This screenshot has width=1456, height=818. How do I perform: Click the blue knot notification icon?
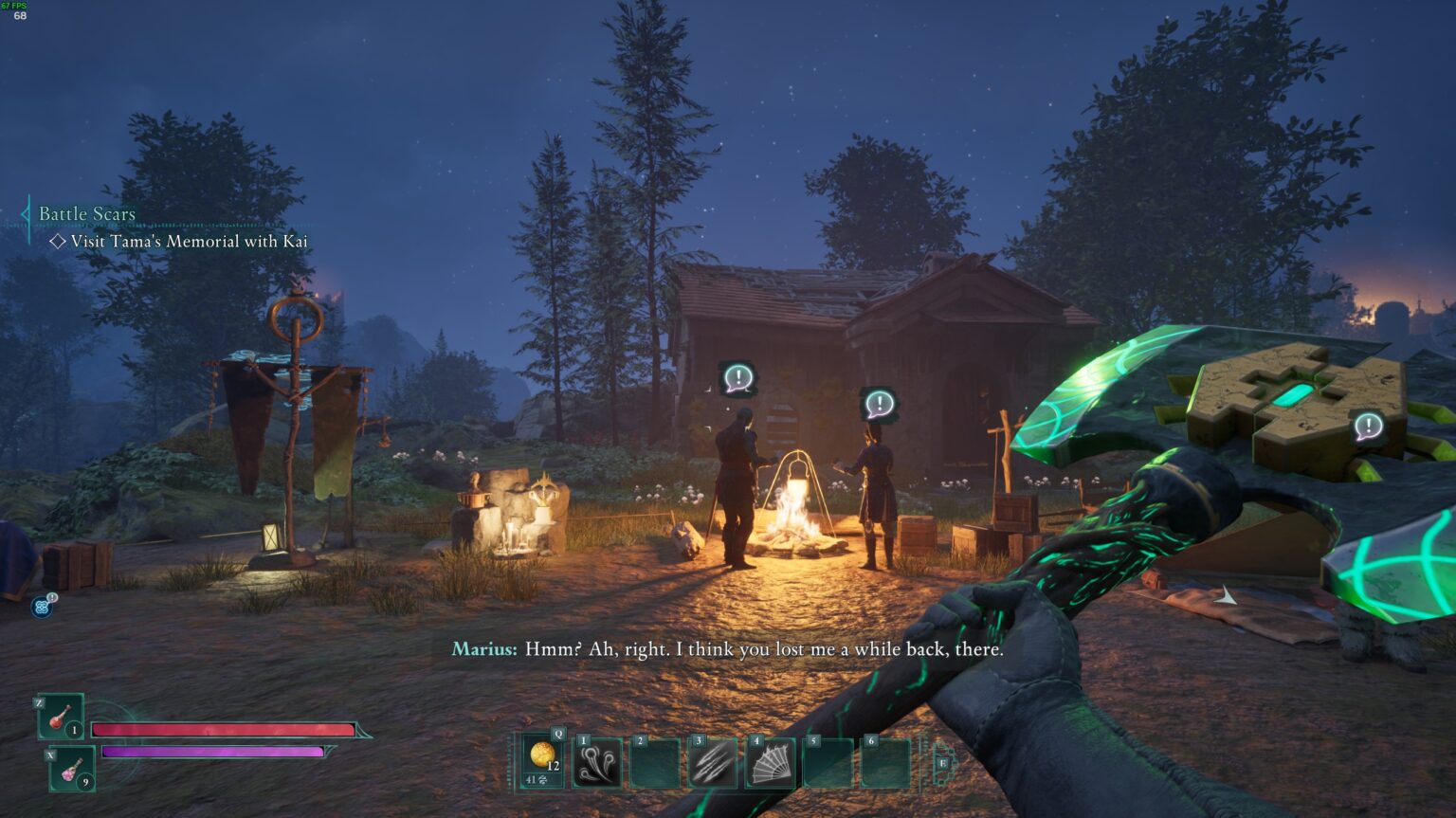pyautogui.click(x=42, y=607)
